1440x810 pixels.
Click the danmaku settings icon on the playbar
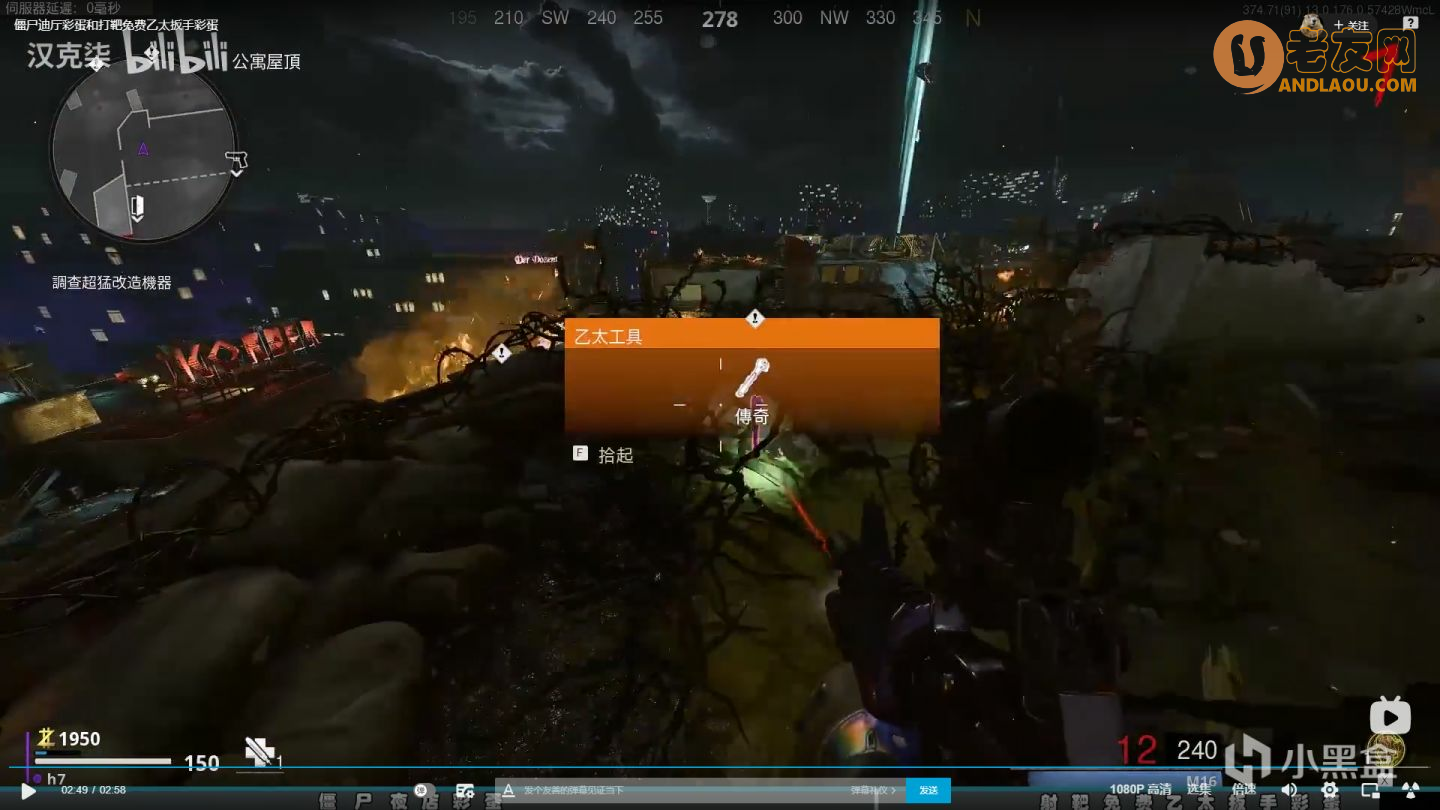tap(463, 790)
